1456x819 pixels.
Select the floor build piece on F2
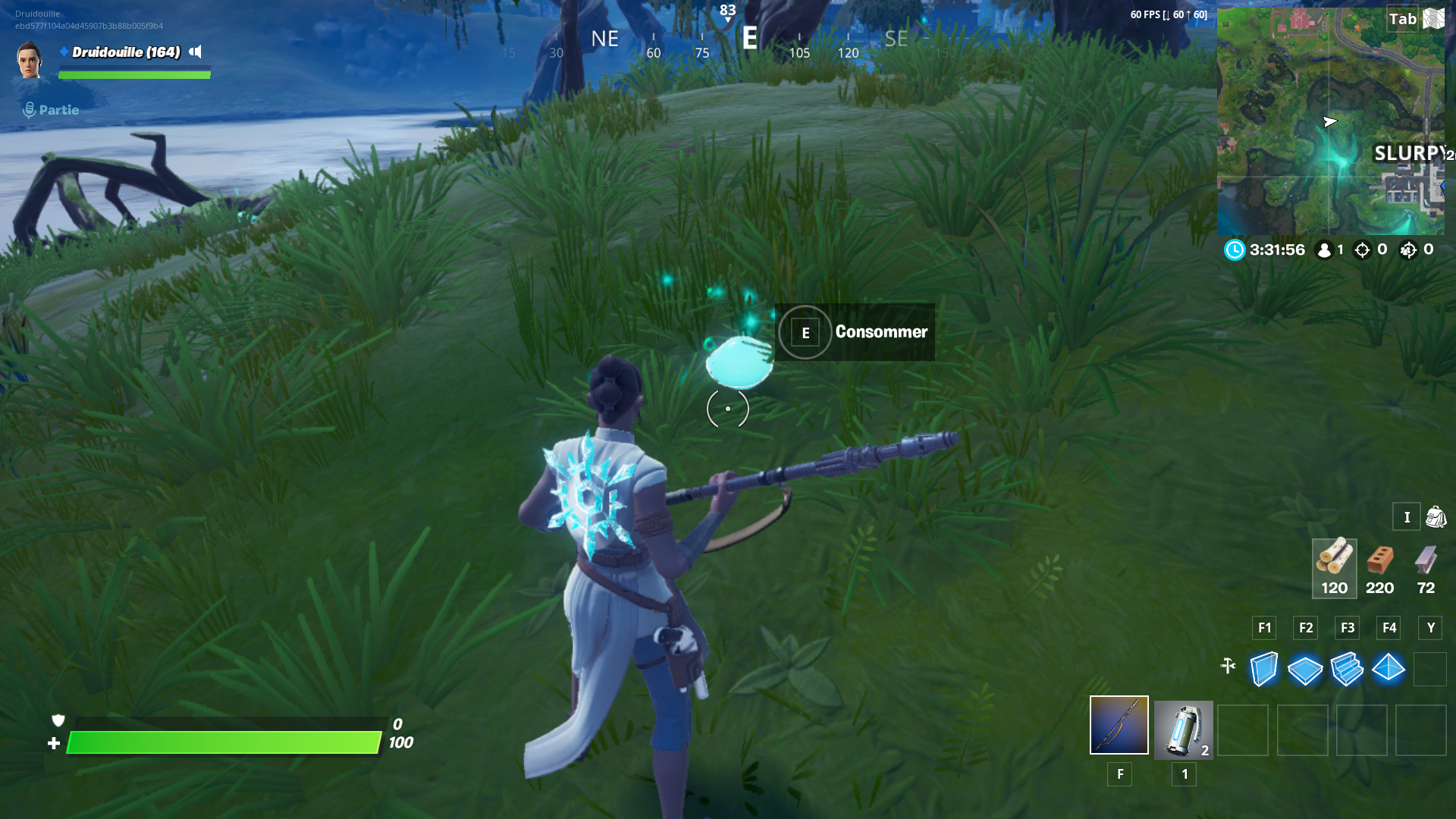pos(1306,670)
